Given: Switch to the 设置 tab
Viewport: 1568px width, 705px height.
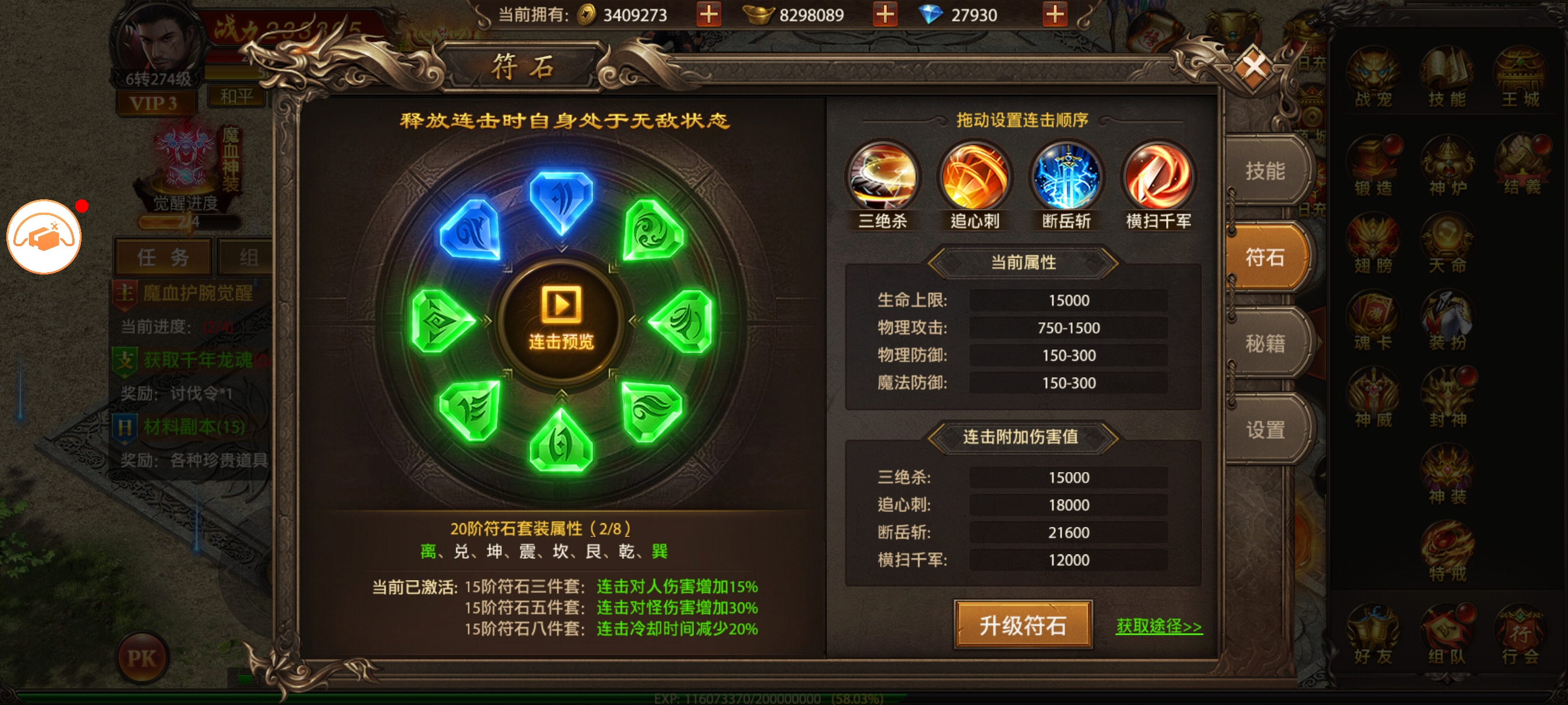Looking at the screenshot, I should coord(1265,430).
